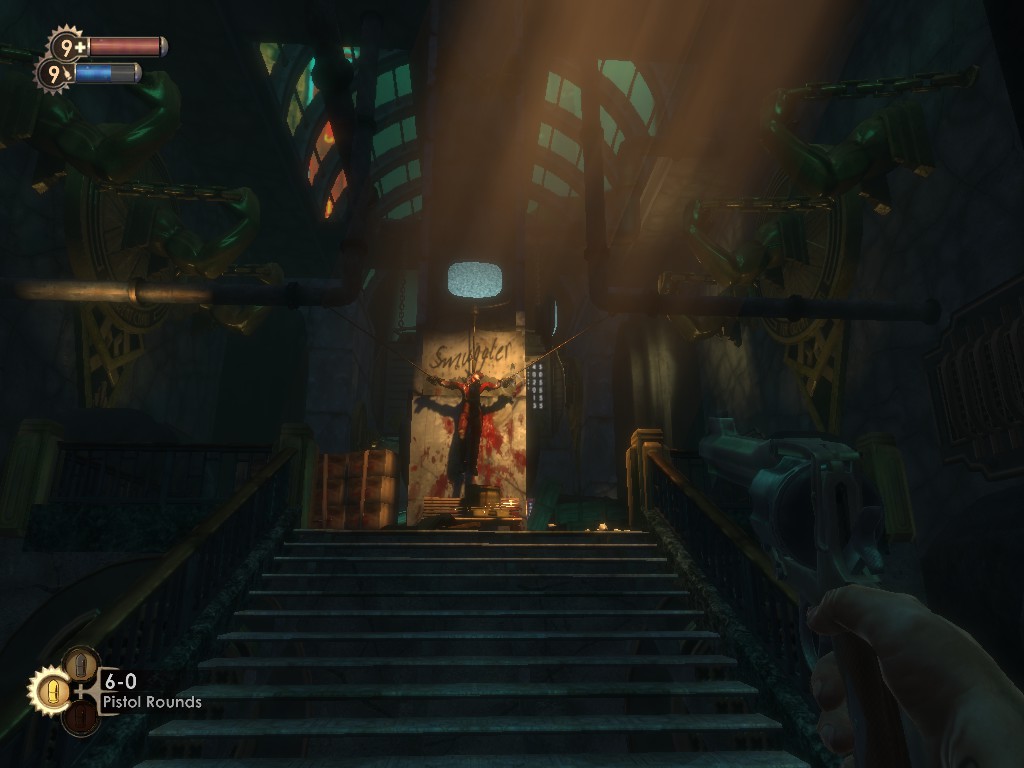Click the first aid kit gear icon

click(x=68, y=46)
